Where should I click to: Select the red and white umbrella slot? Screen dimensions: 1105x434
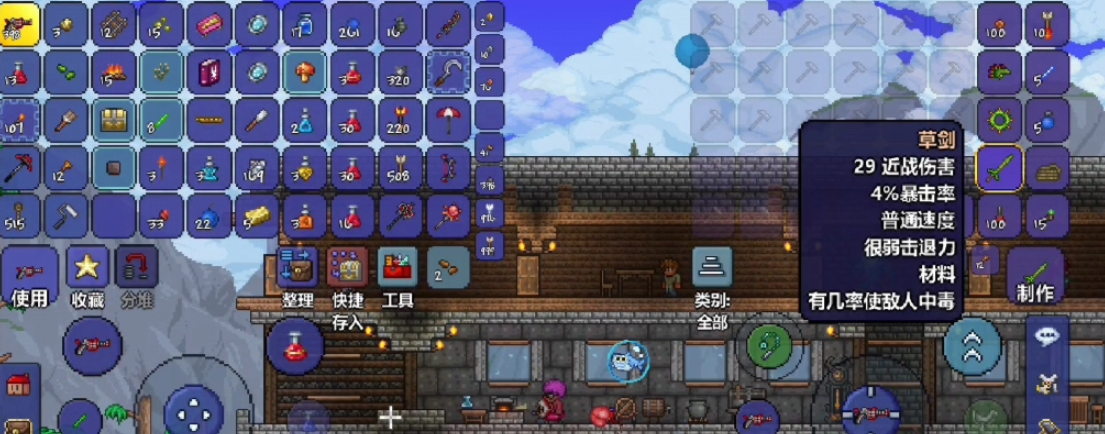pos(447,120)
